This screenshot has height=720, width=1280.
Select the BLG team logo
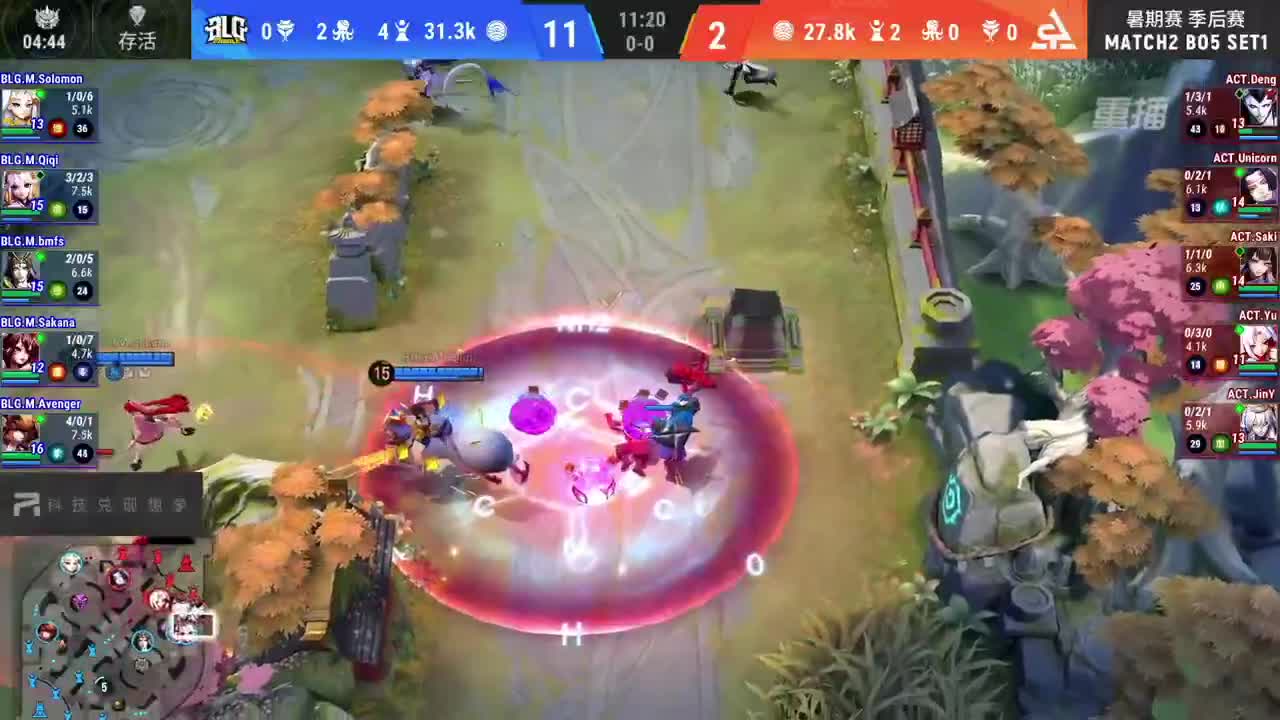tap(228, 32)
